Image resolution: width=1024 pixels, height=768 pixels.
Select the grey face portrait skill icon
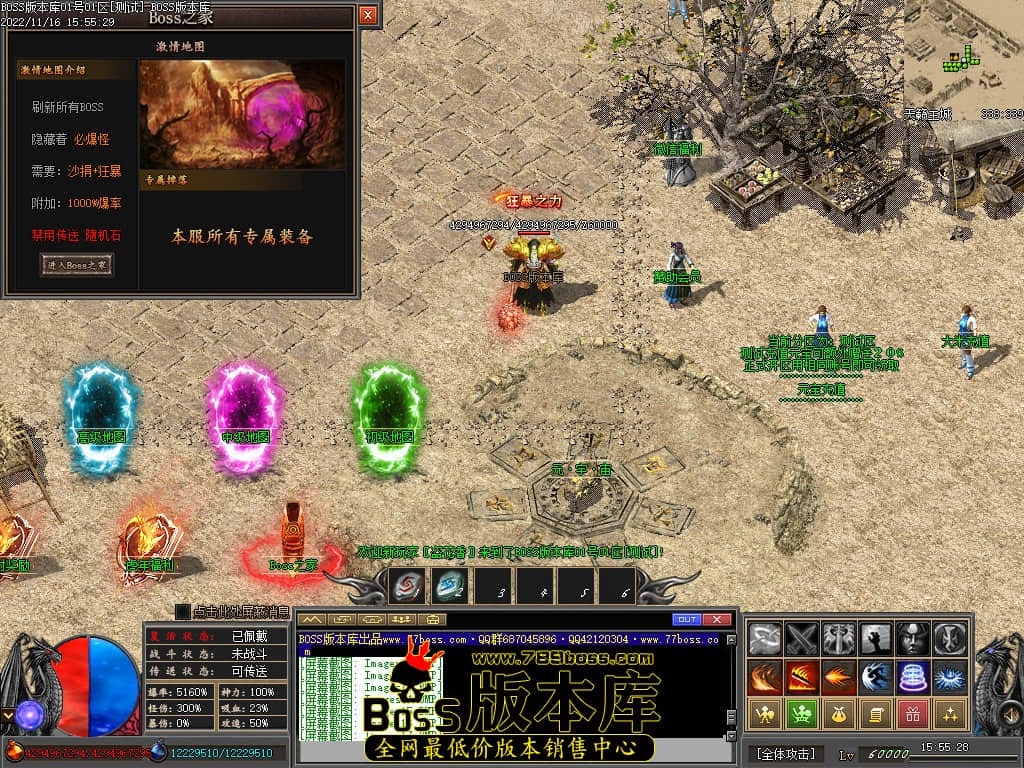(x=912, y=639)
